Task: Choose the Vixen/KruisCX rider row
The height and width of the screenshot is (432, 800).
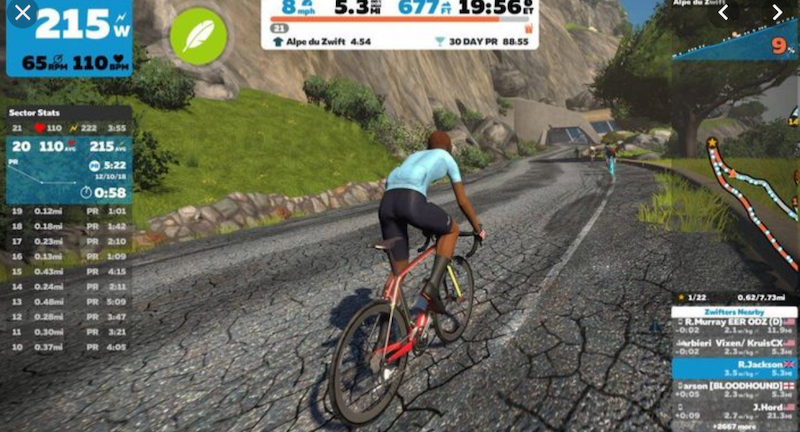Action: click(735, 345)
